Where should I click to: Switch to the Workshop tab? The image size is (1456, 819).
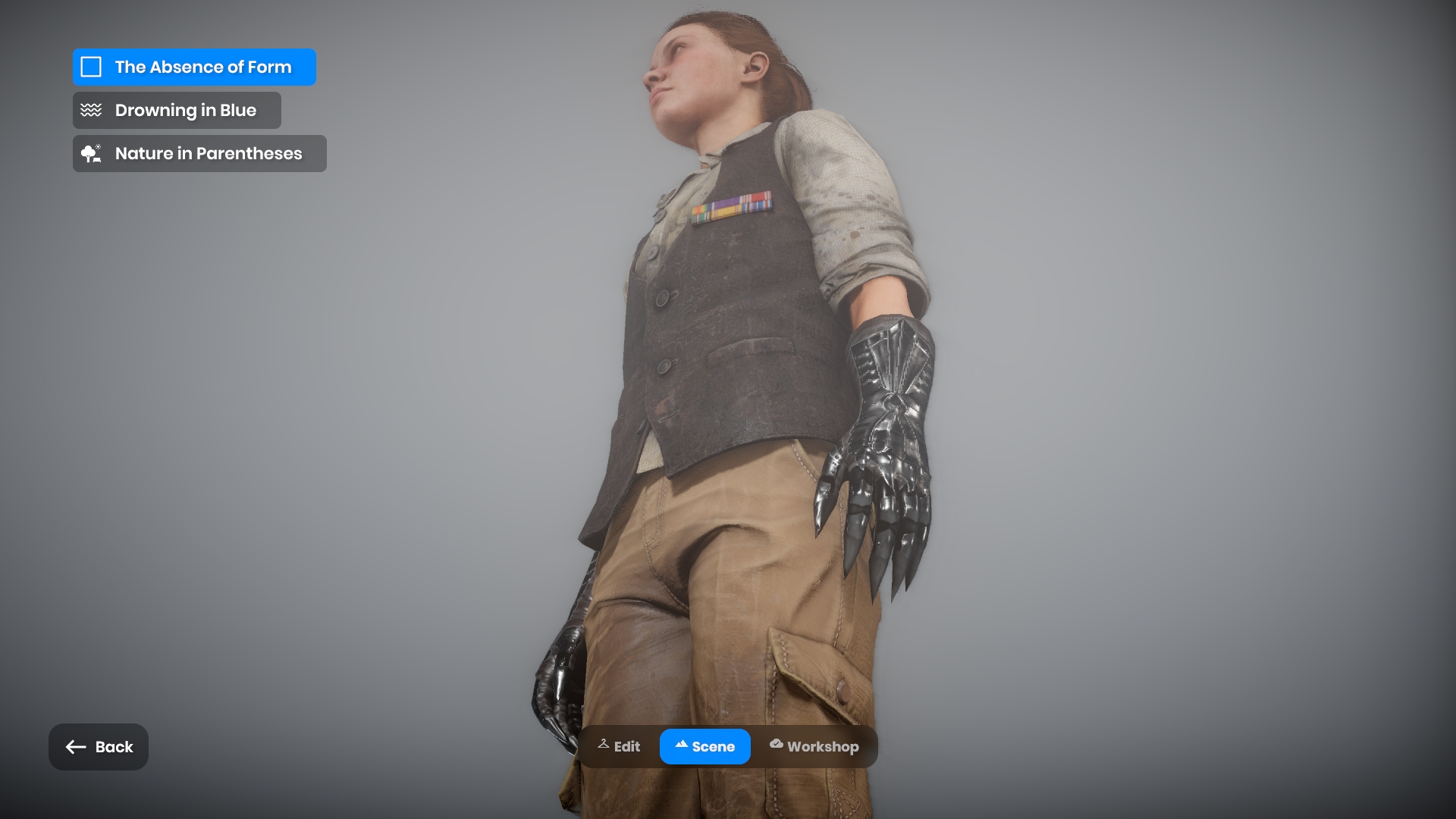point(814,747)
